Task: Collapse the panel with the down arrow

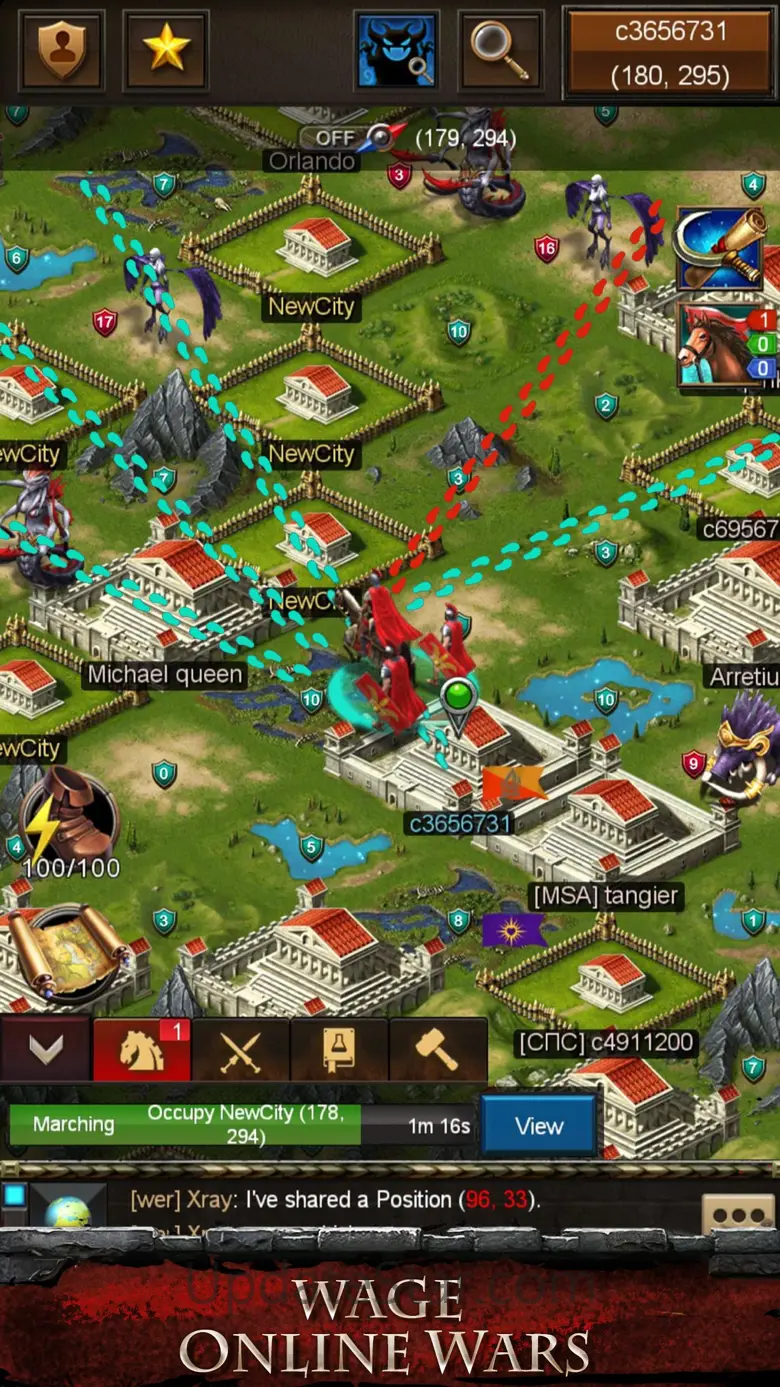Action: pos(45,1049)
